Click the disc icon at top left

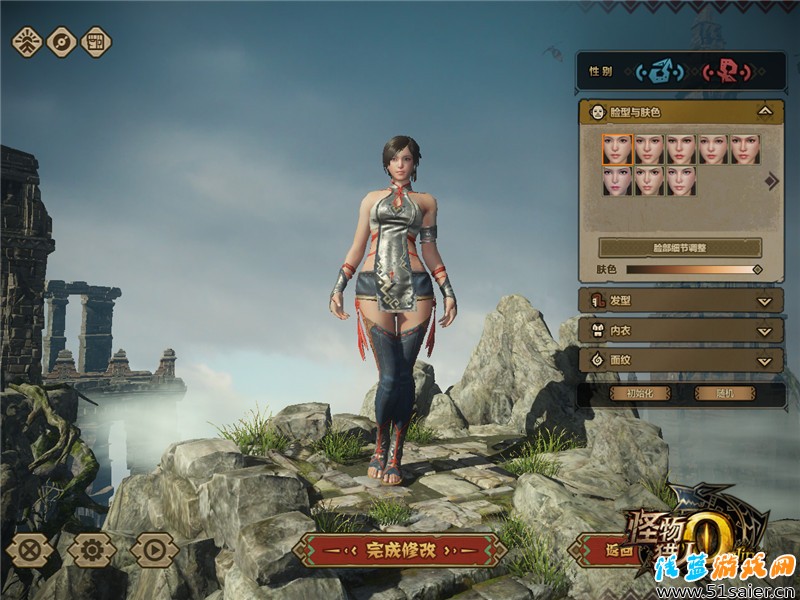click(62, 42)
